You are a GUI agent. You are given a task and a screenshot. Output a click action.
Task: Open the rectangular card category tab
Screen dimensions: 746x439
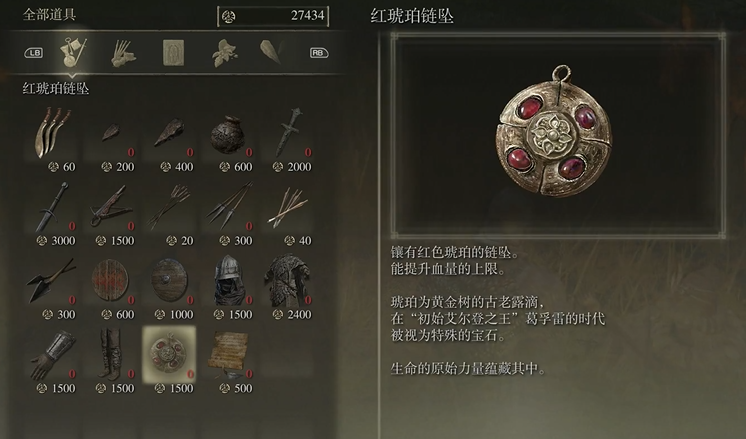(x=174, y=52)
